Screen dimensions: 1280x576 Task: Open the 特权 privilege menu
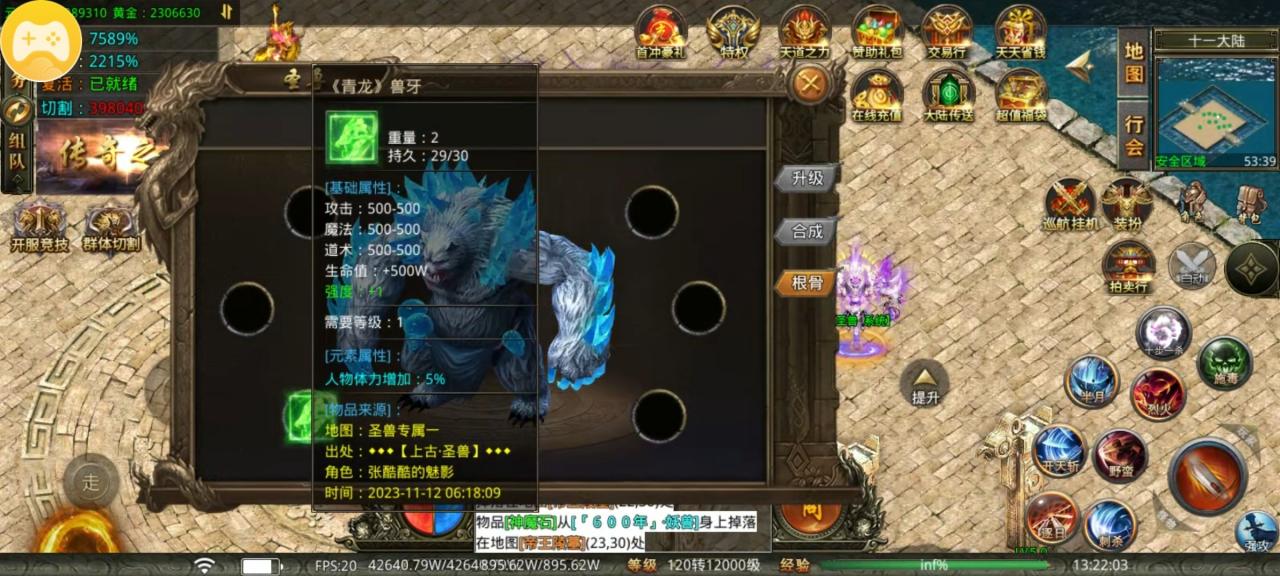click(x=733, y=33)
